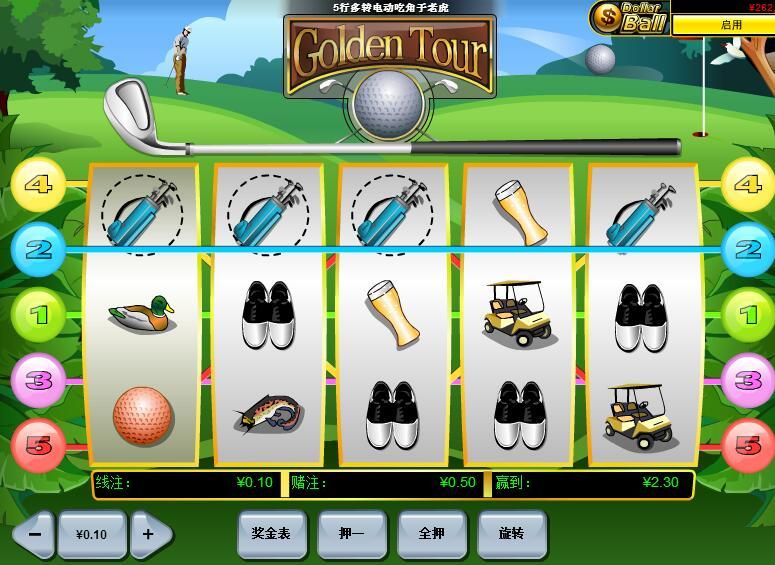Decrease the coin value with the minus button

tap(34, 534)
